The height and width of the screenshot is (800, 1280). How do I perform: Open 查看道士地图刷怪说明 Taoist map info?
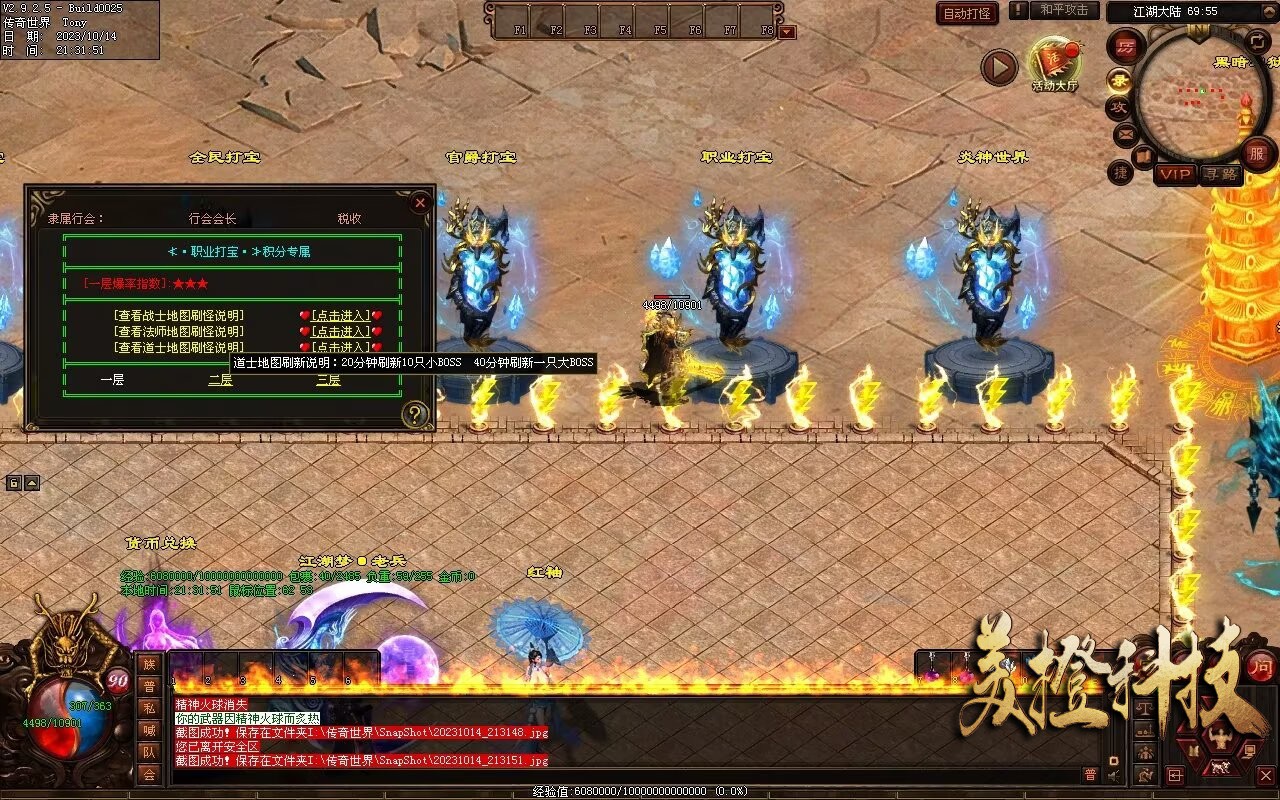click(x=180, y=348)
